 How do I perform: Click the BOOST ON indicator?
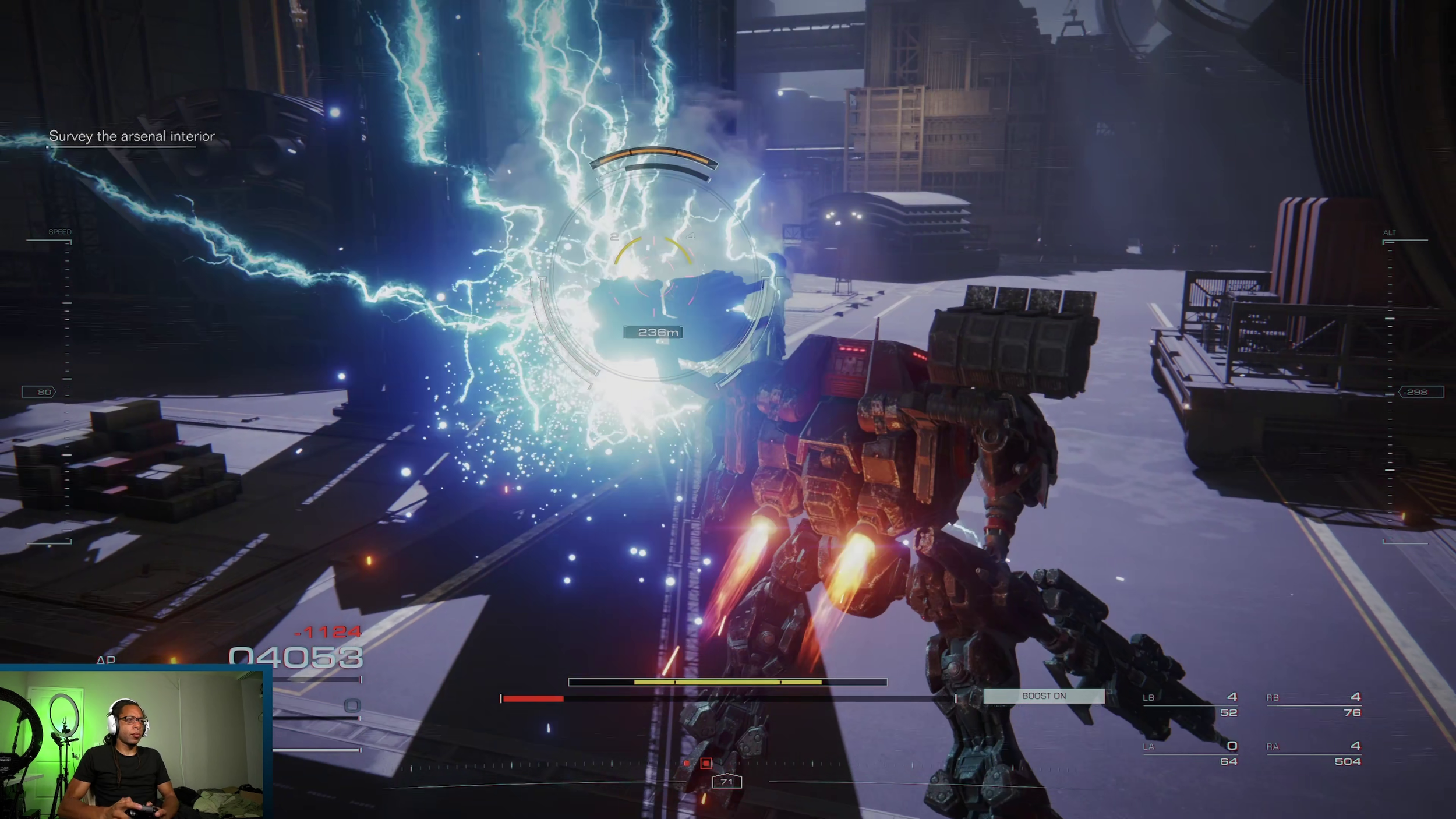coord(1044,696)
